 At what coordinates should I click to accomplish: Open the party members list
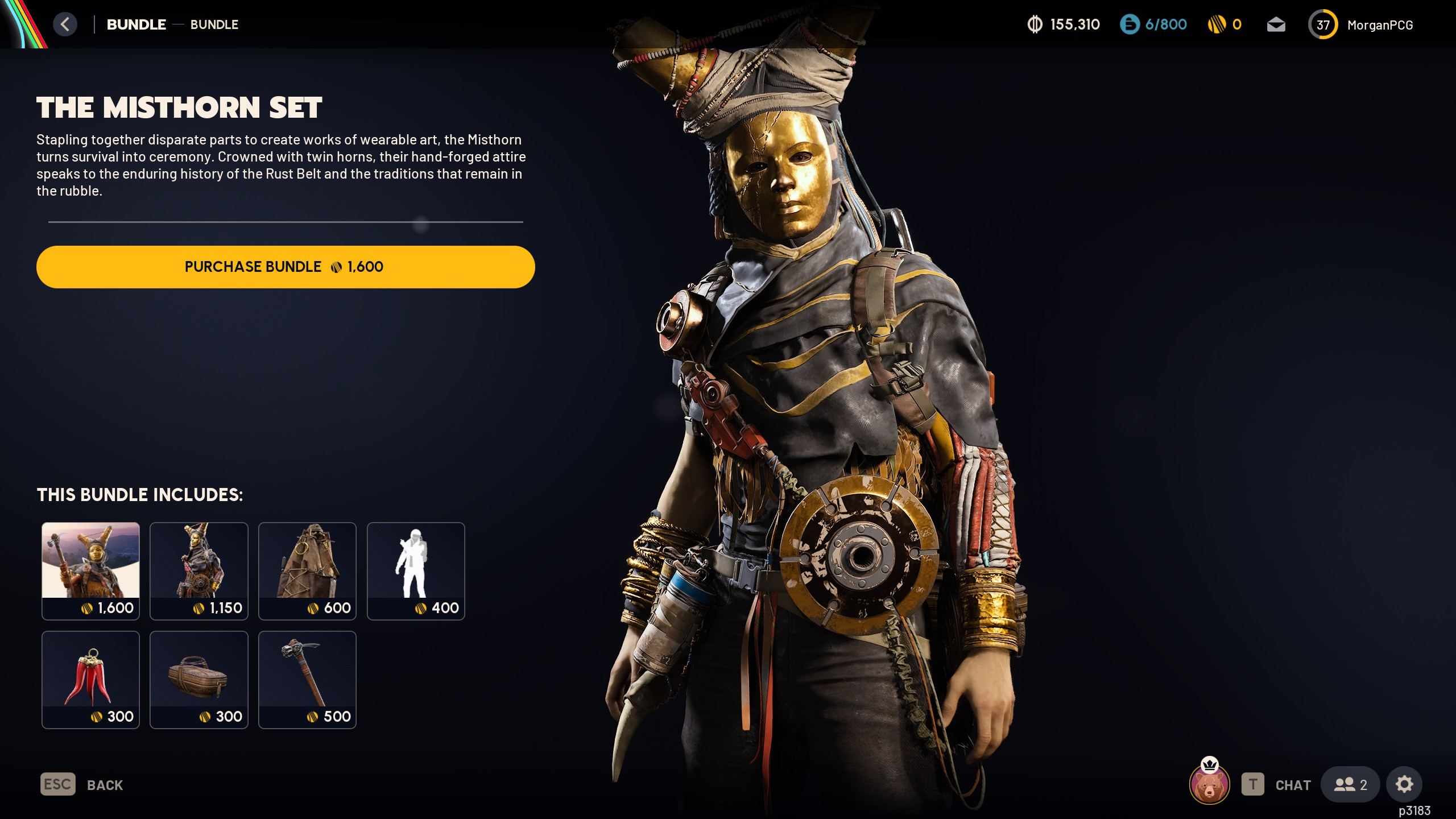point(1350,785)
